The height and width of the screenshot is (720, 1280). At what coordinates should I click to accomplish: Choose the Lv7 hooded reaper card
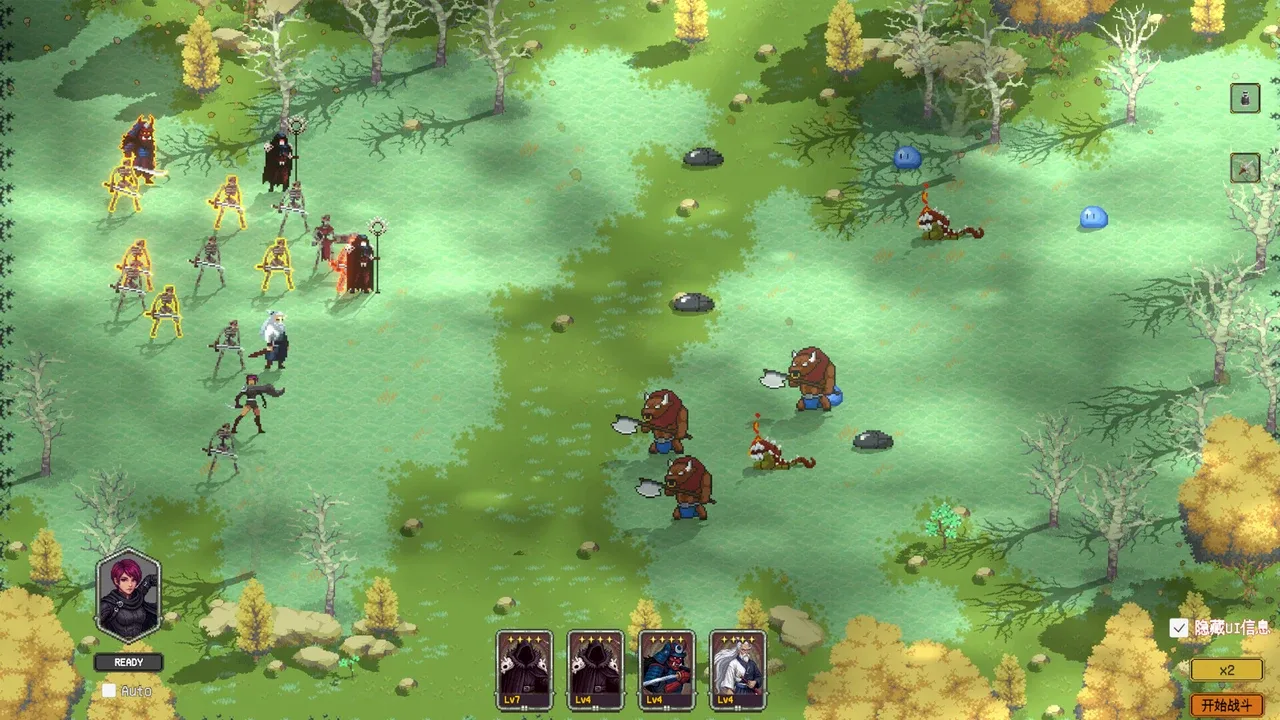pos(524,669)
